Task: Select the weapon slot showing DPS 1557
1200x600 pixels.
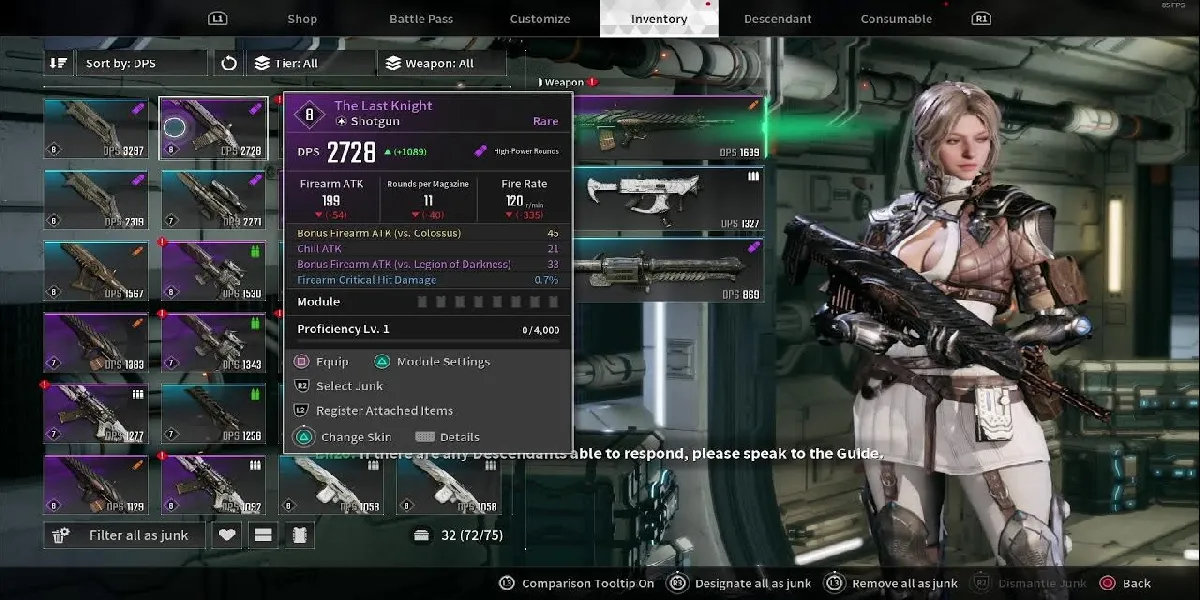Action: 96,270
